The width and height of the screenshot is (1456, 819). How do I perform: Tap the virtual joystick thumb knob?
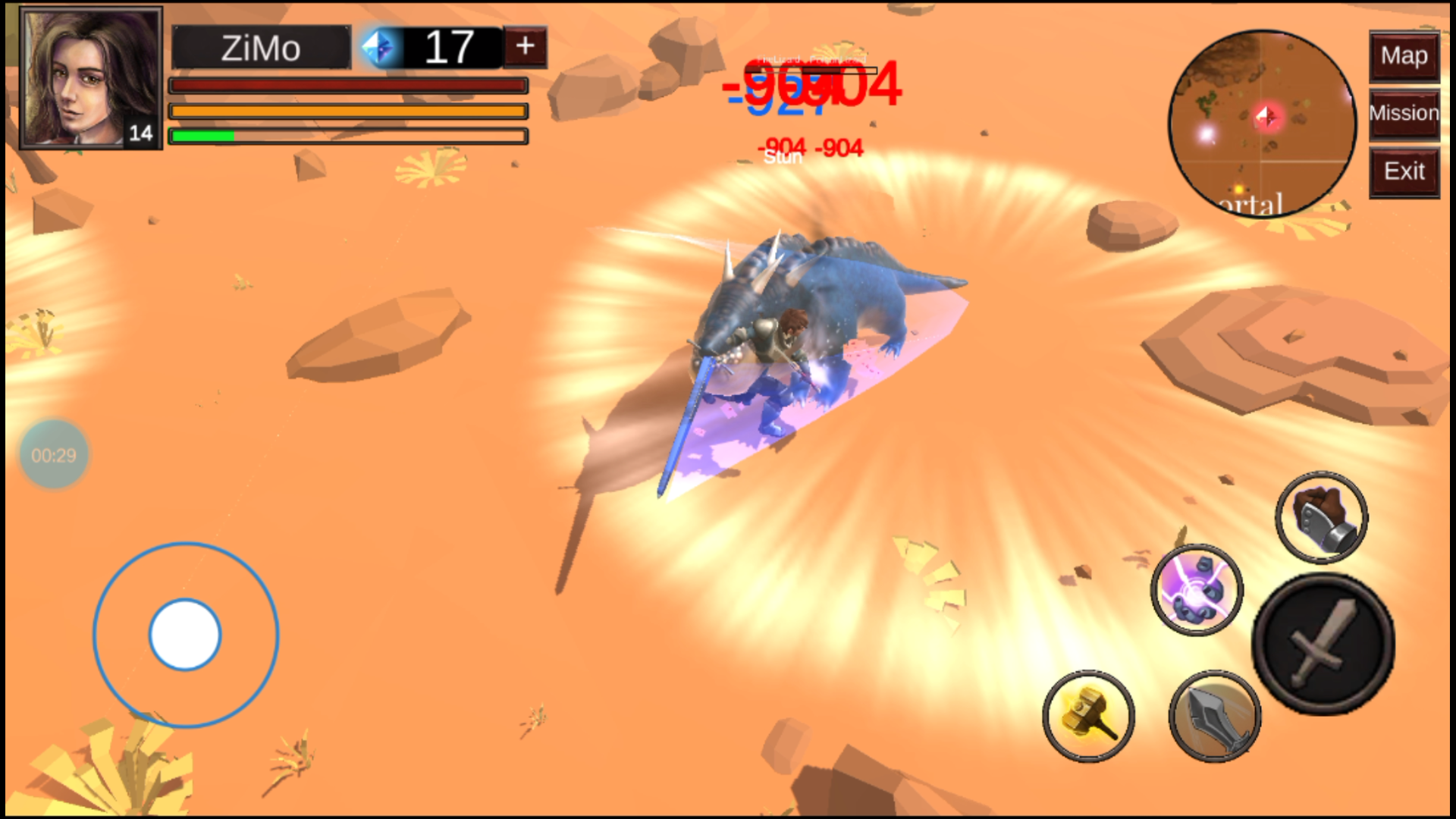click(x=185, y=635)
